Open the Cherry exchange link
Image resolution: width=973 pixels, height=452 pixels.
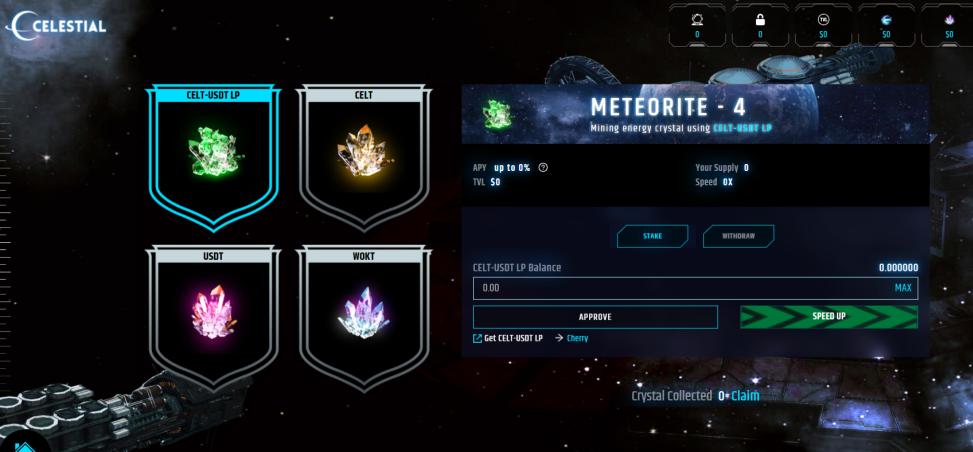pyautogui.click(x=577, y=338)
